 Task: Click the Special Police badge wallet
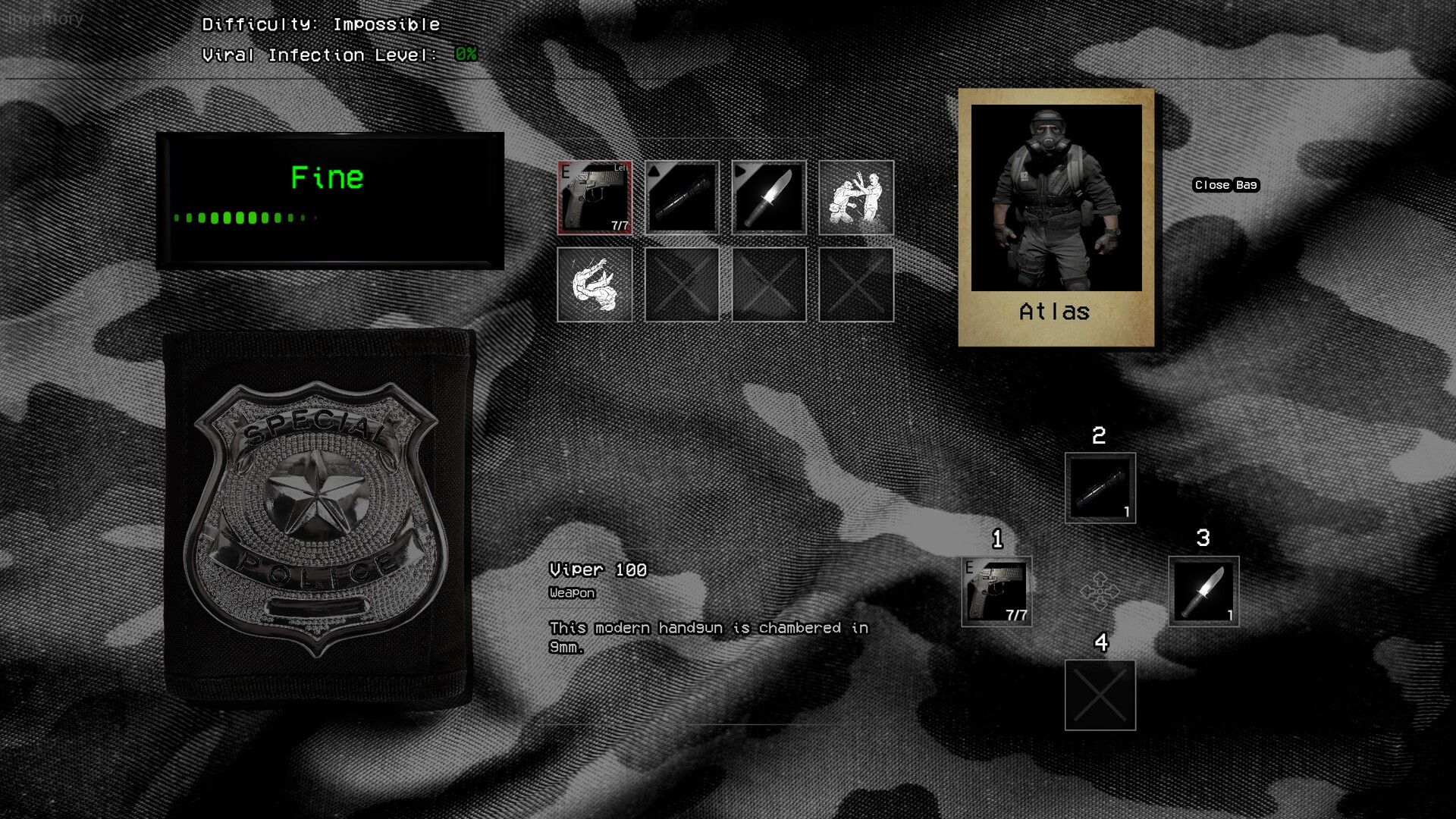(x=318, y=517)
